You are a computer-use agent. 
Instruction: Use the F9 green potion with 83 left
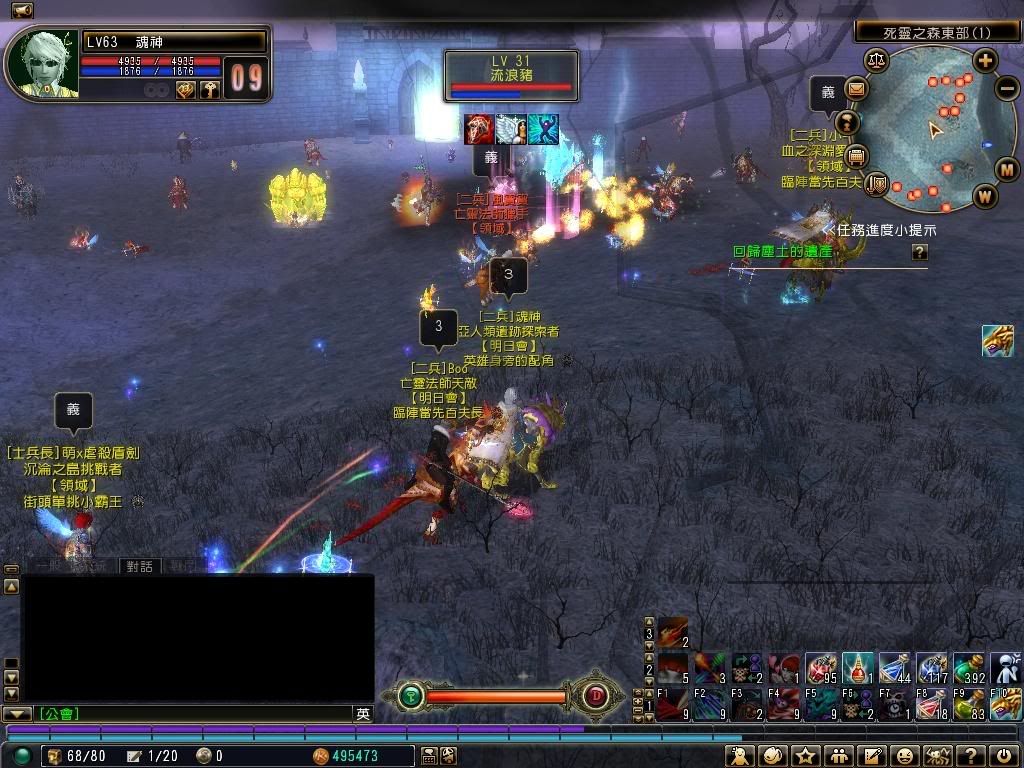(x=968, y=703)
